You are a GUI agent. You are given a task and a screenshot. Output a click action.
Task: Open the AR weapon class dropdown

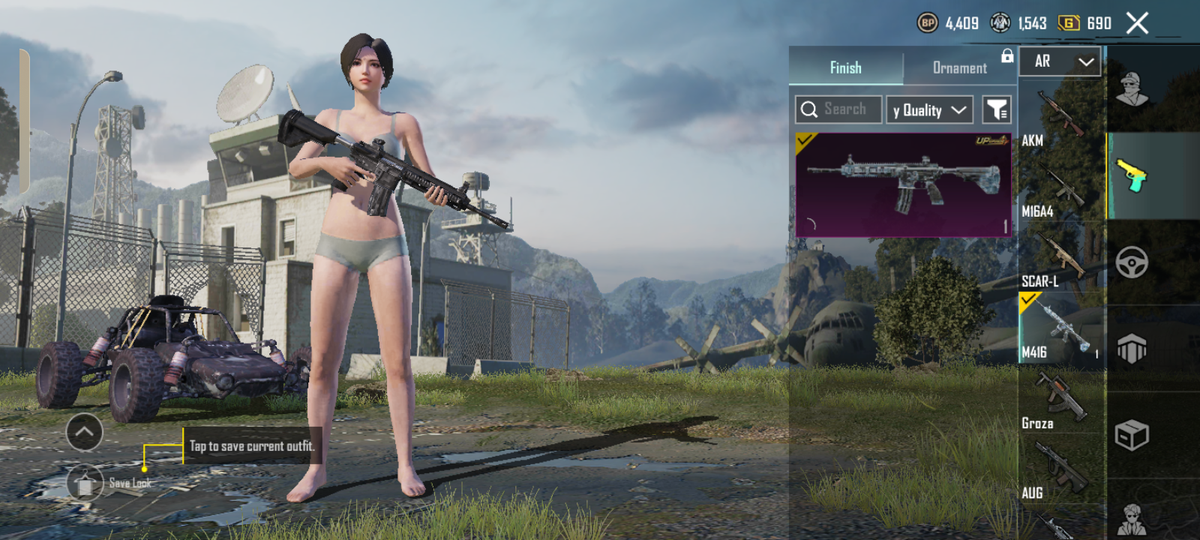pyautogui.click(x=1060, y=62)
